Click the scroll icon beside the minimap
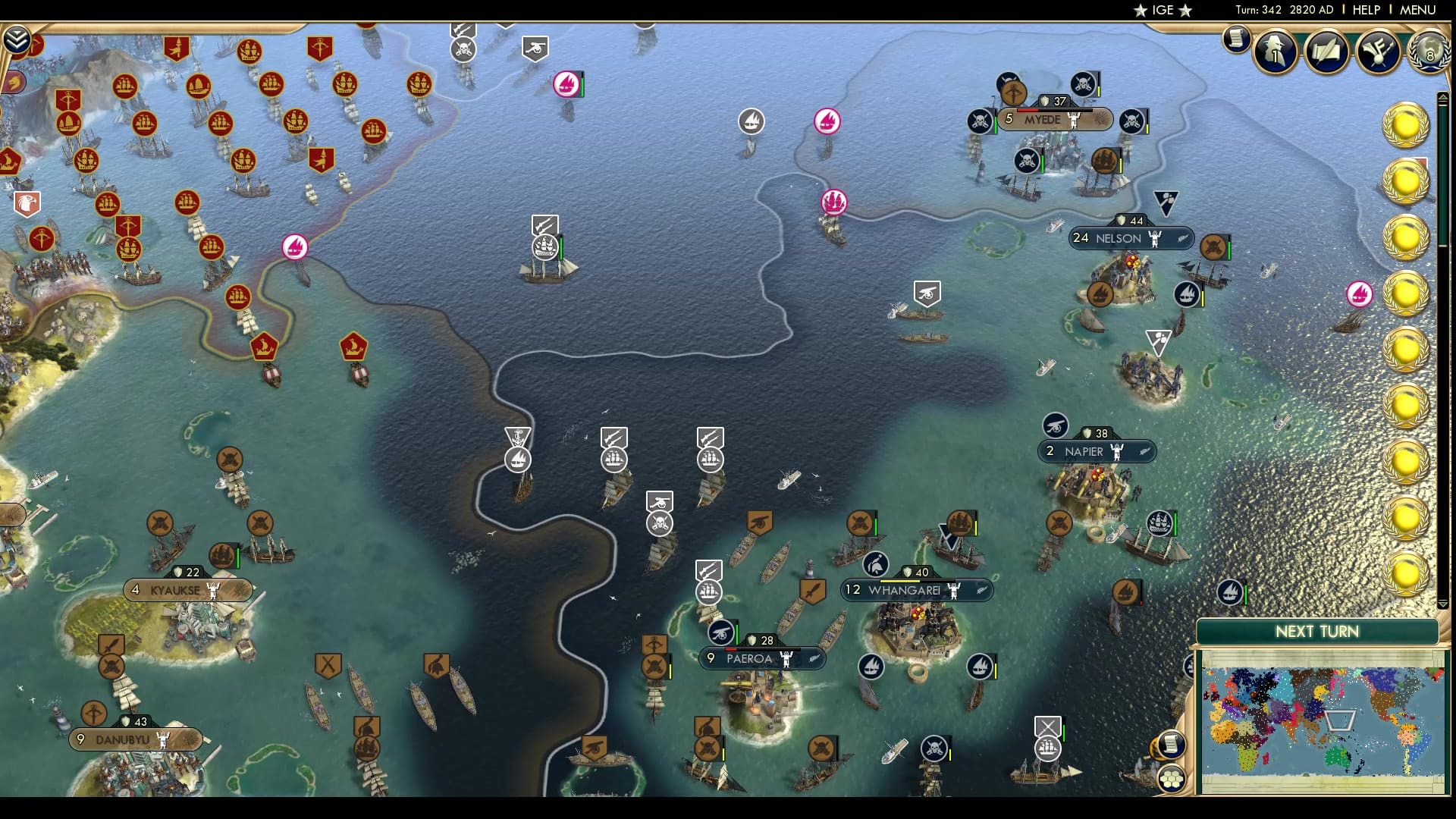The image size is (1456, 819). coord(1170,745)
